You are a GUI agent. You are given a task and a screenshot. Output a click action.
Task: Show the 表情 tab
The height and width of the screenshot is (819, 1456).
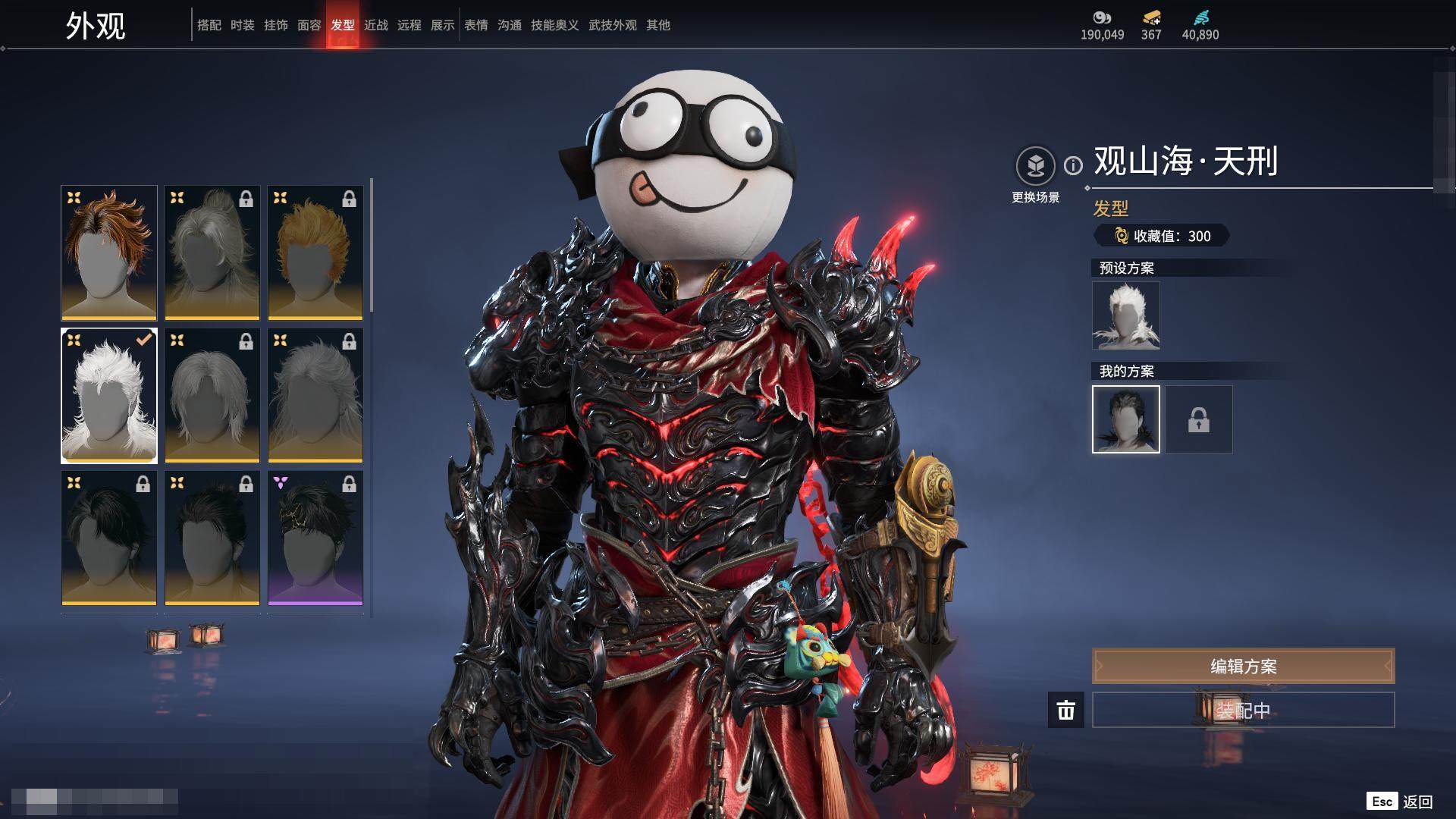click(476, 25)
